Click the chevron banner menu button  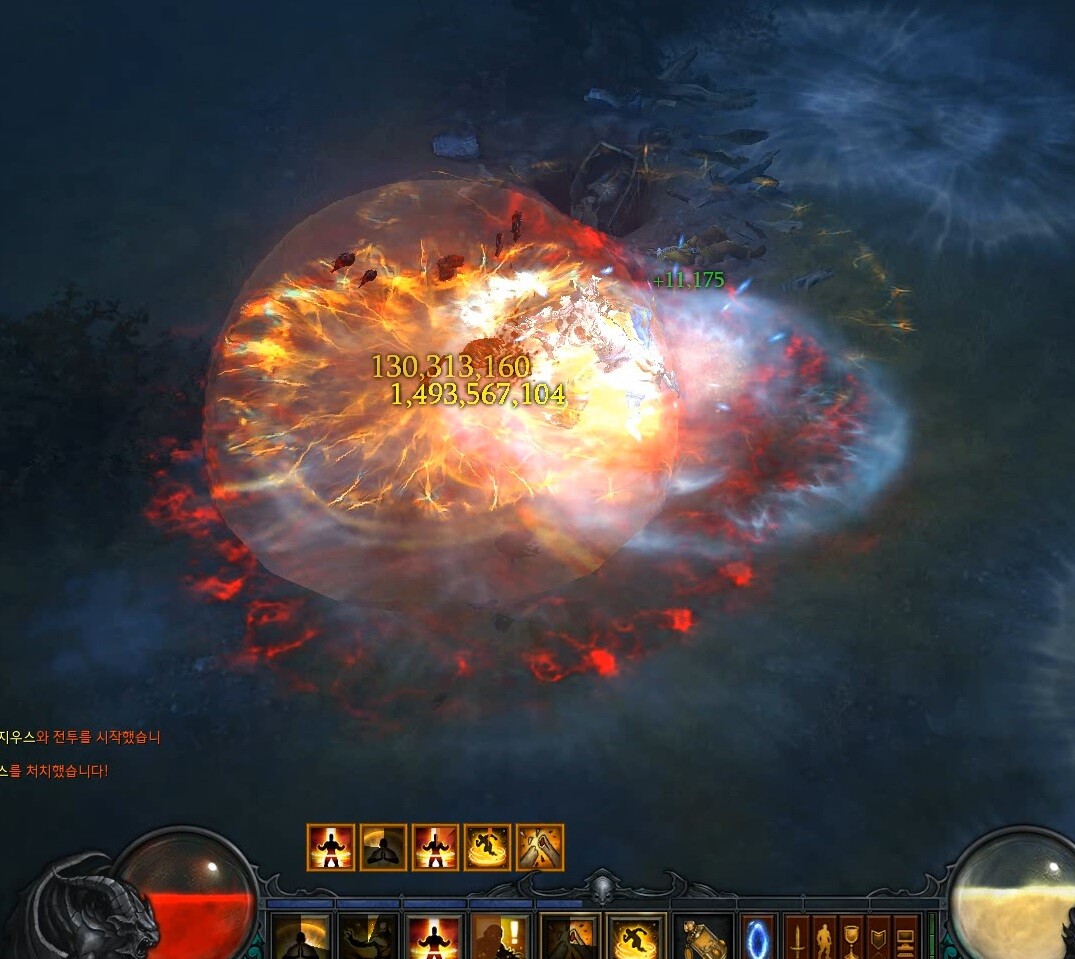(879, 938)
